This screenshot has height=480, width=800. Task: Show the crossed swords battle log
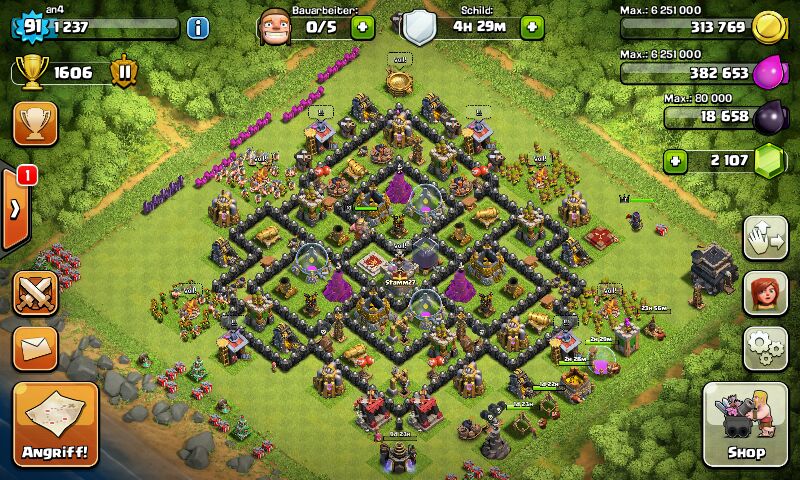(x=35, y=295)
